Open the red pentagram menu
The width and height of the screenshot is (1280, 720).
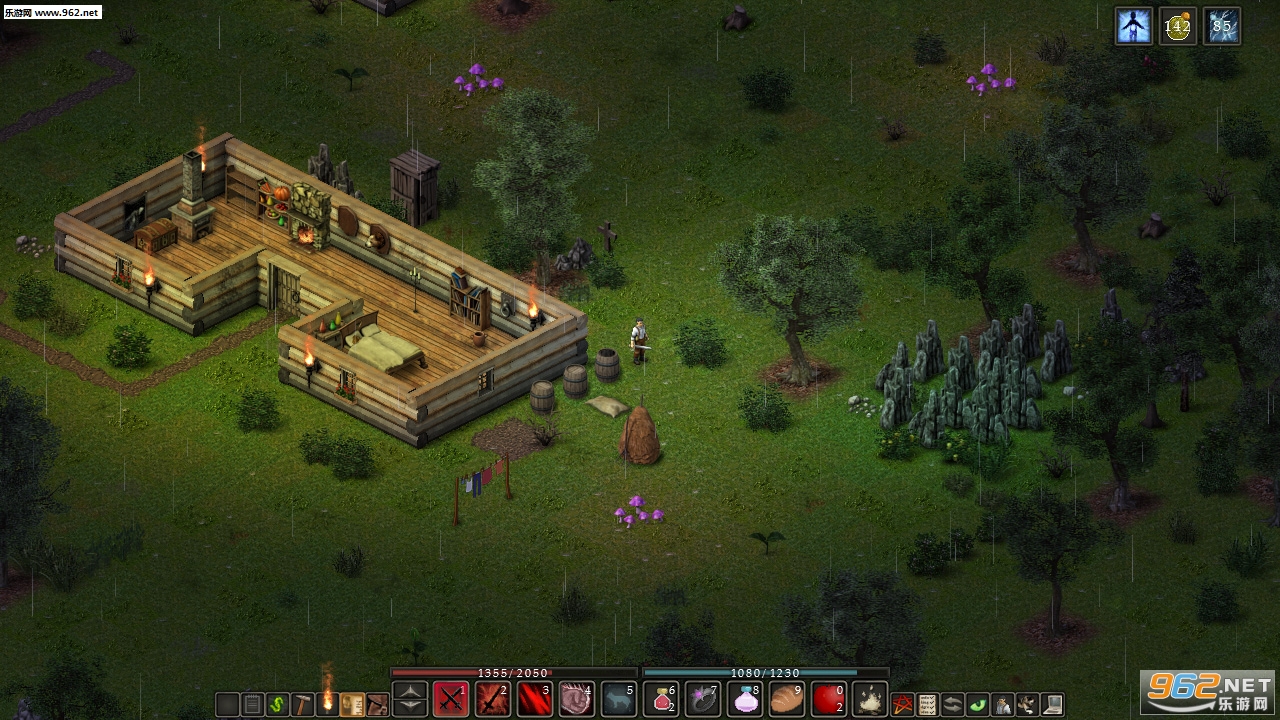click(x=903, y=704)
